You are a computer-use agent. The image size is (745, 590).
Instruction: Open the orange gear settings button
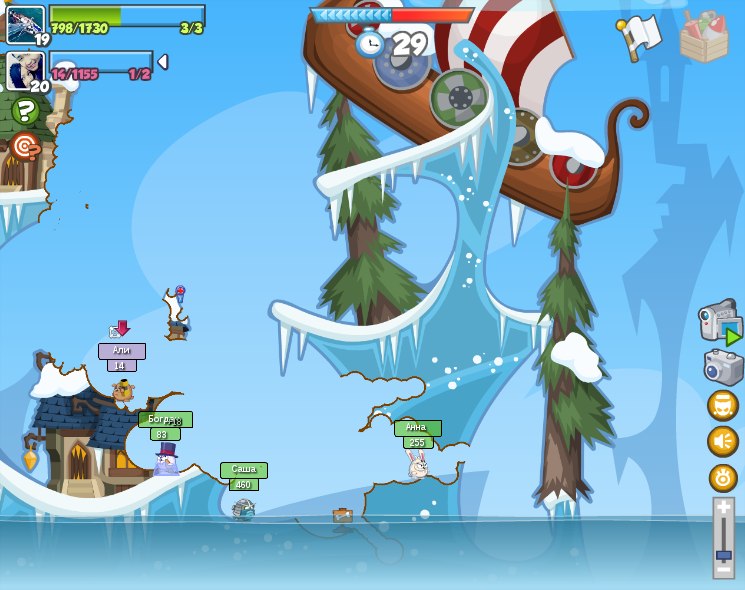722,478
